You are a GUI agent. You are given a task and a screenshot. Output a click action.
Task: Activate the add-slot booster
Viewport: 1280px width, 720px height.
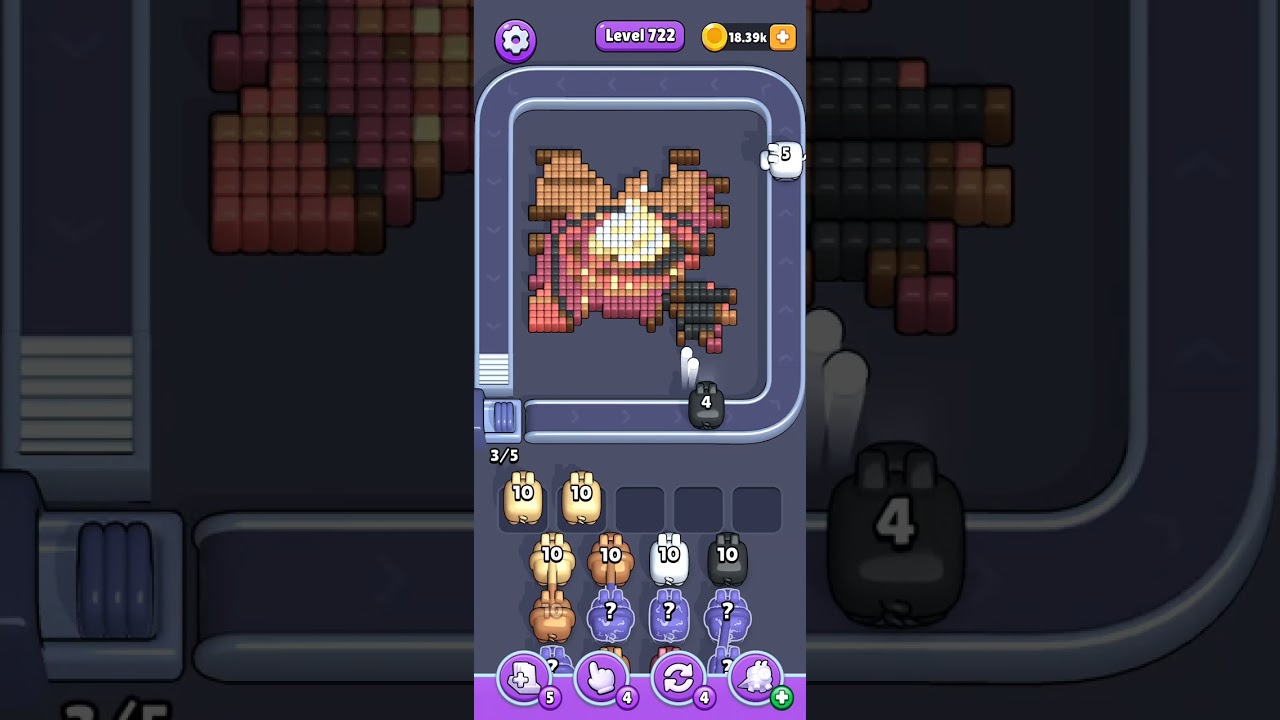point(524,679)
